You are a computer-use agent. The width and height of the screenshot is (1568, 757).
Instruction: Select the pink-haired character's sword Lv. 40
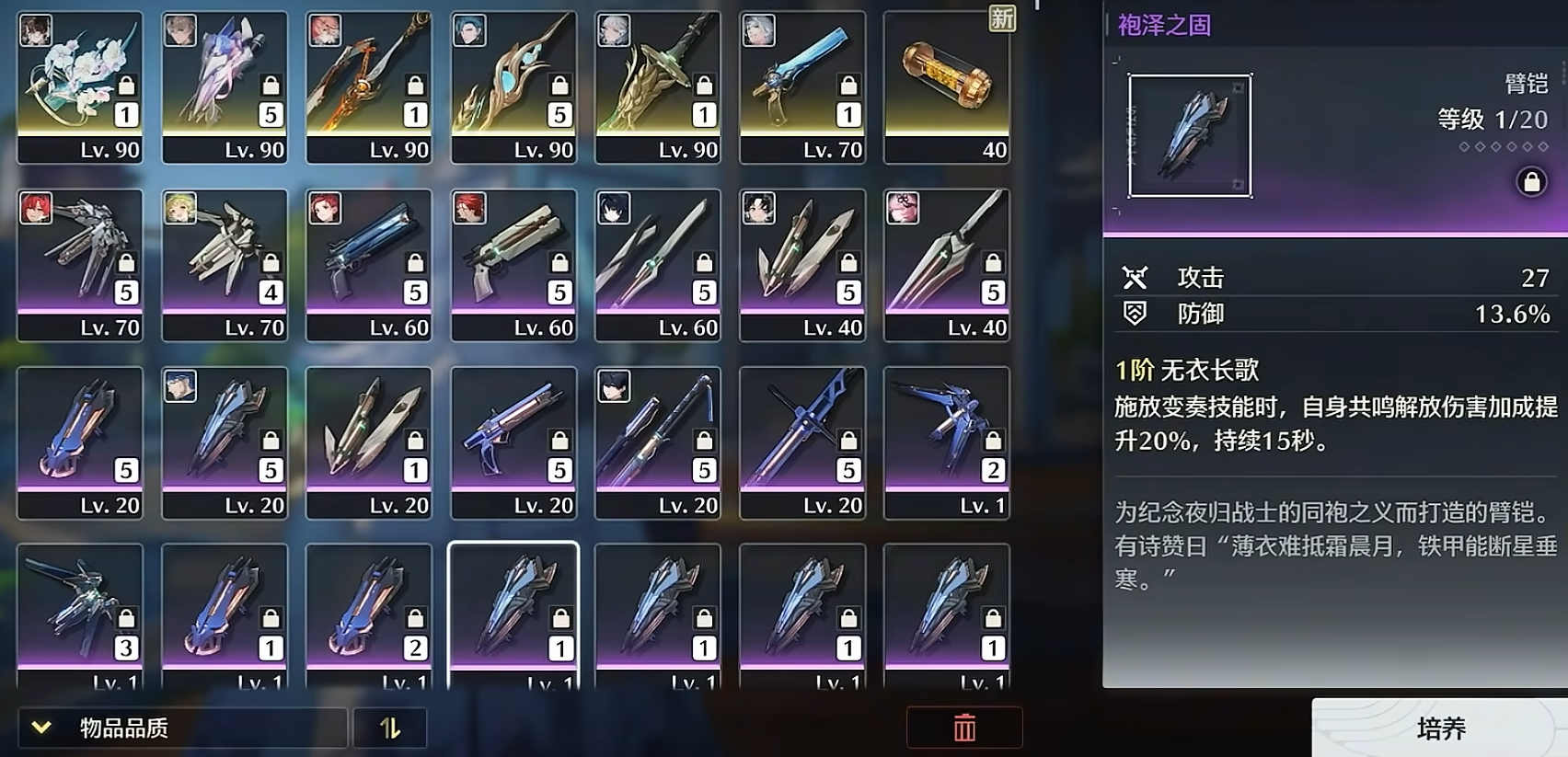pyautogui.click(x=947, y=265)
